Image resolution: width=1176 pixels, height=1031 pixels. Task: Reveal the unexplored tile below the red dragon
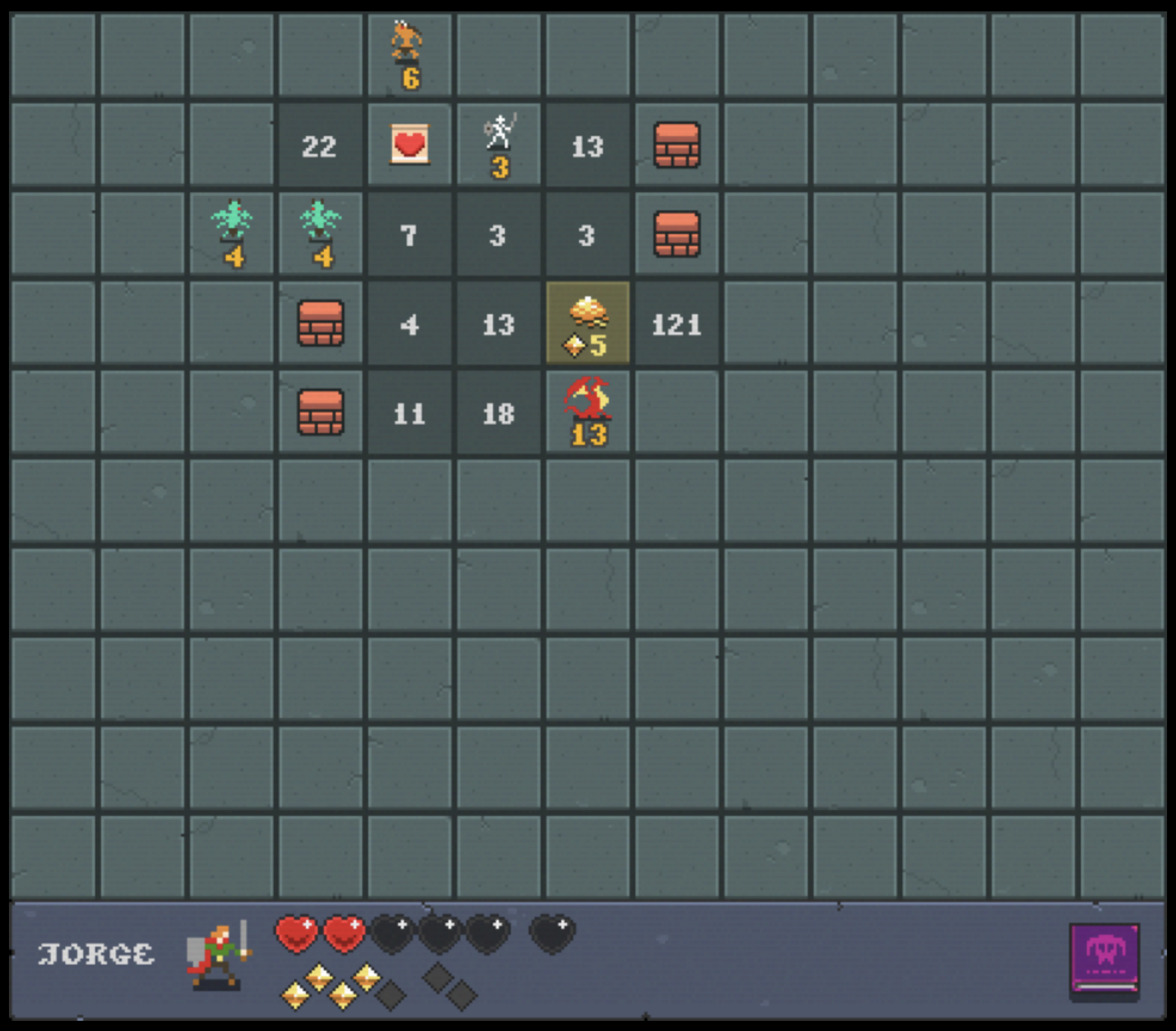[588, 501]
